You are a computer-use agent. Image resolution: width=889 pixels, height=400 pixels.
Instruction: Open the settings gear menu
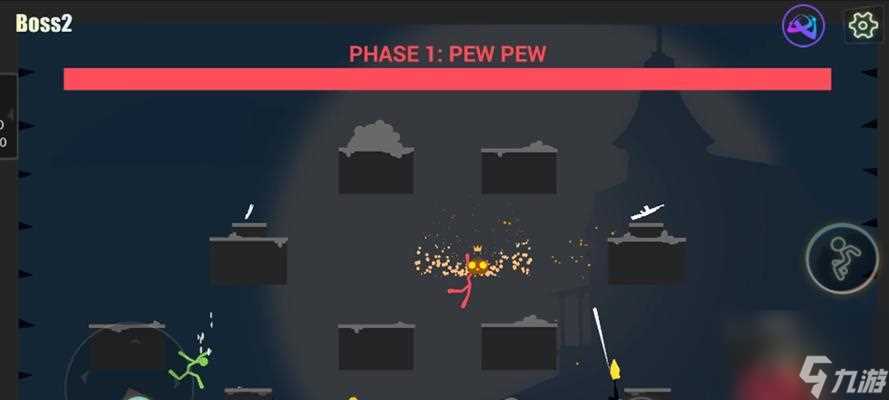[862, 25]
